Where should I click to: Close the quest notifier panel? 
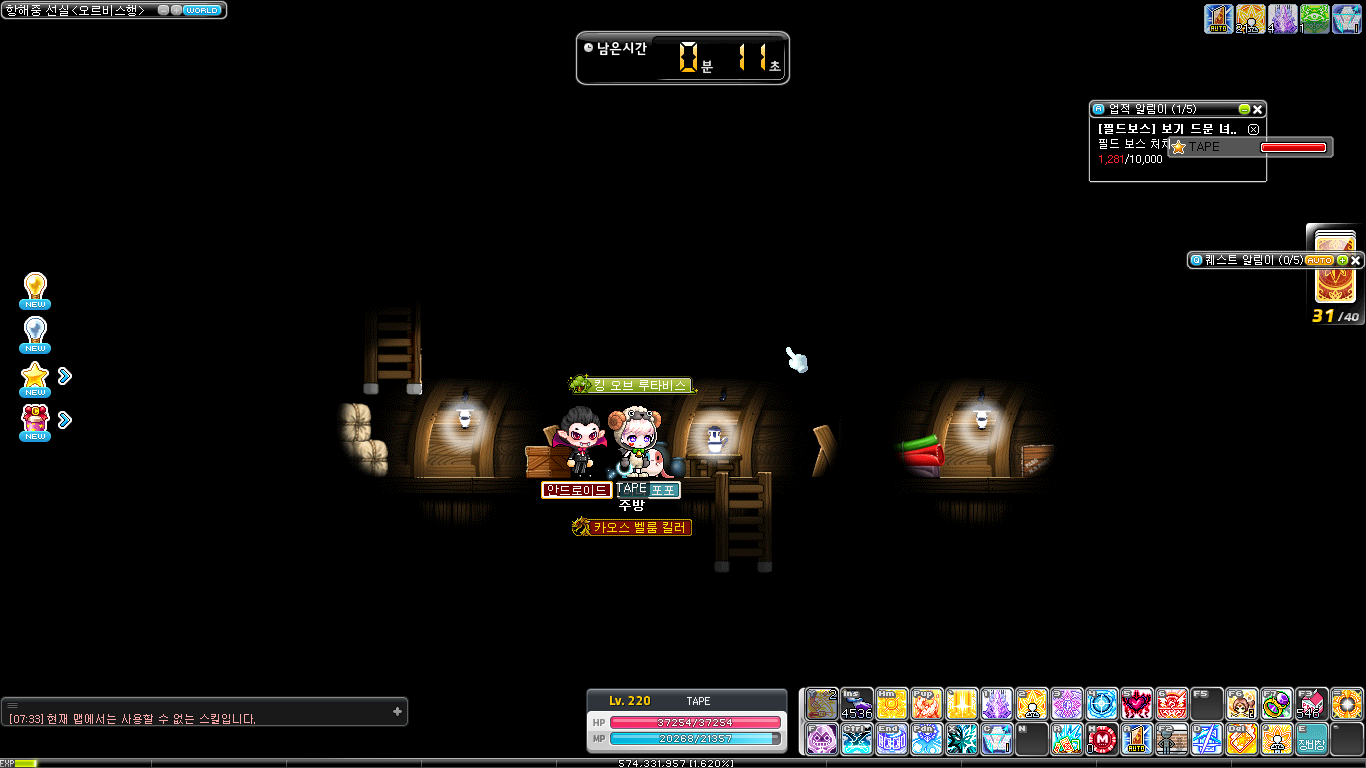click(x=1356, y=260)
